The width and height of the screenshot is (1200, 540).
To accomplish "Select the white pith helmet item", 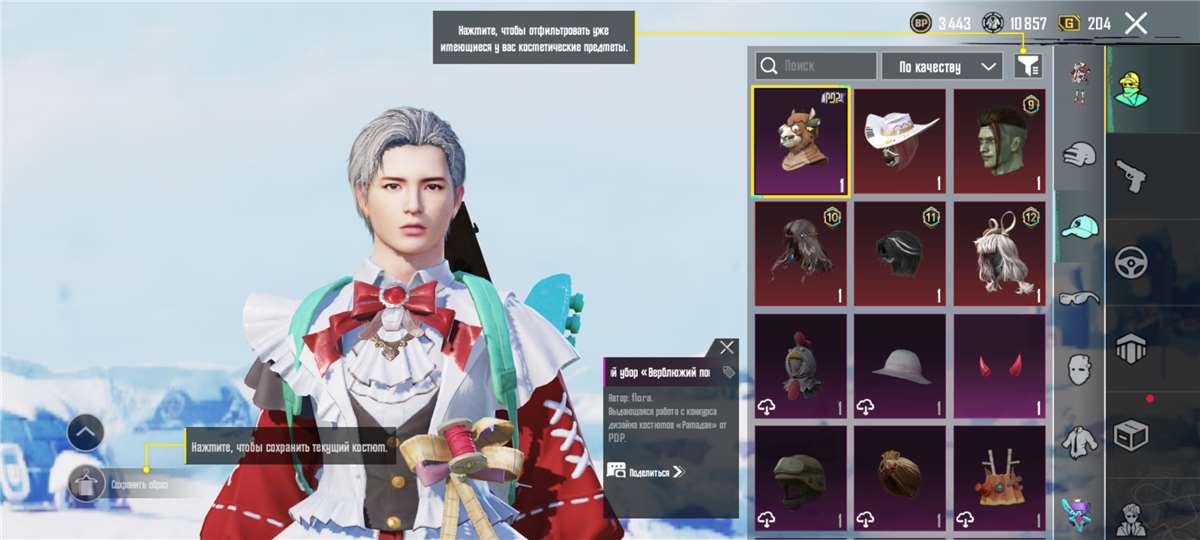I will tap(899, 366).
